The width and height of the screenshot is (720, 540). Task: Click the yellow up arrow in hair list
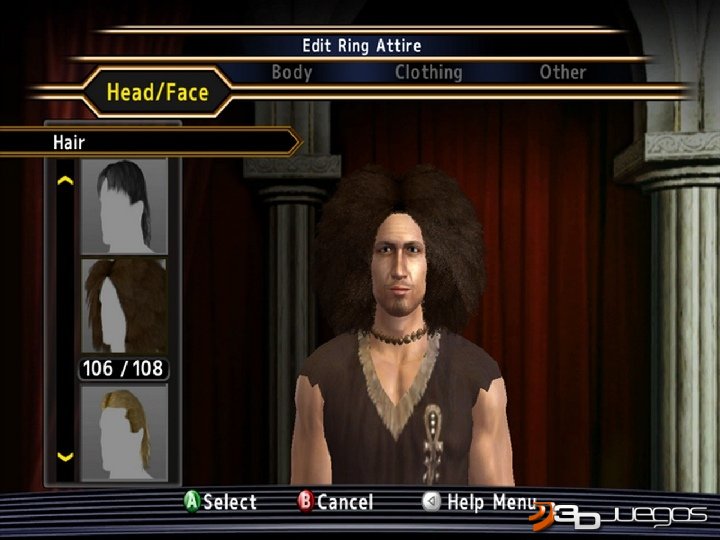click(66, 182)
